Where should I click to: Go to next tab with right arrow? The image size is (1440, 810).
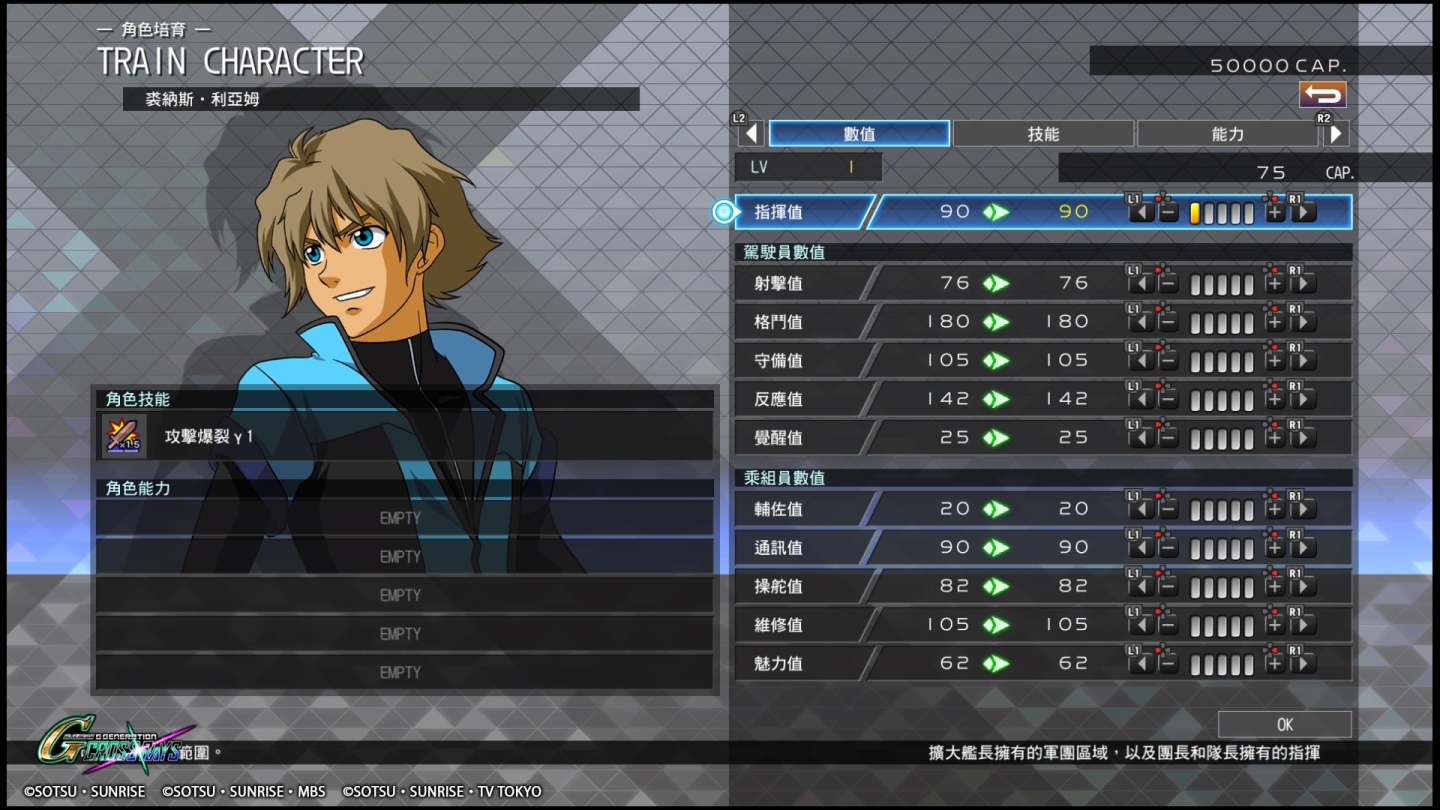(1336, 134)
